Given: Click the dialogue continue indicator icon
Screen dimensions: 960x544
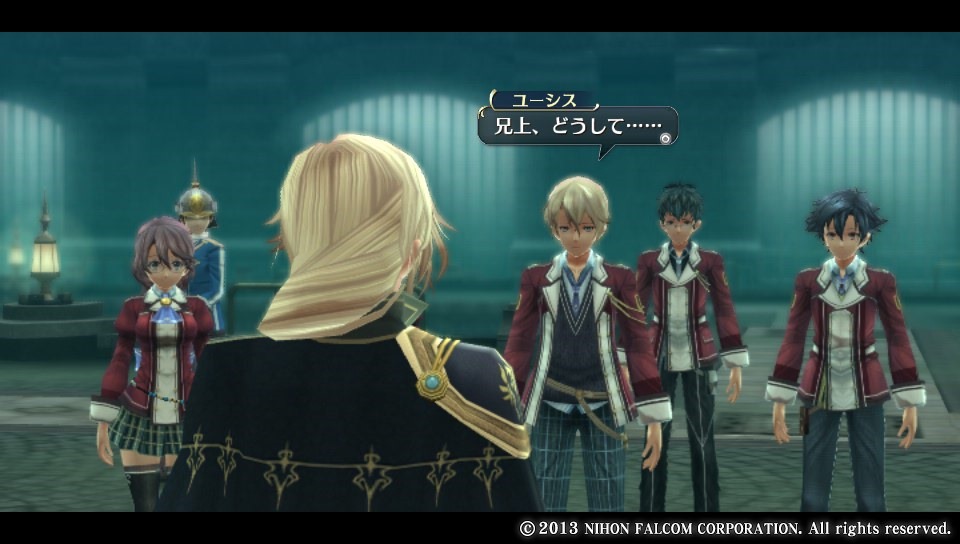Looking at the screenshot, I should tap(666, 139).
